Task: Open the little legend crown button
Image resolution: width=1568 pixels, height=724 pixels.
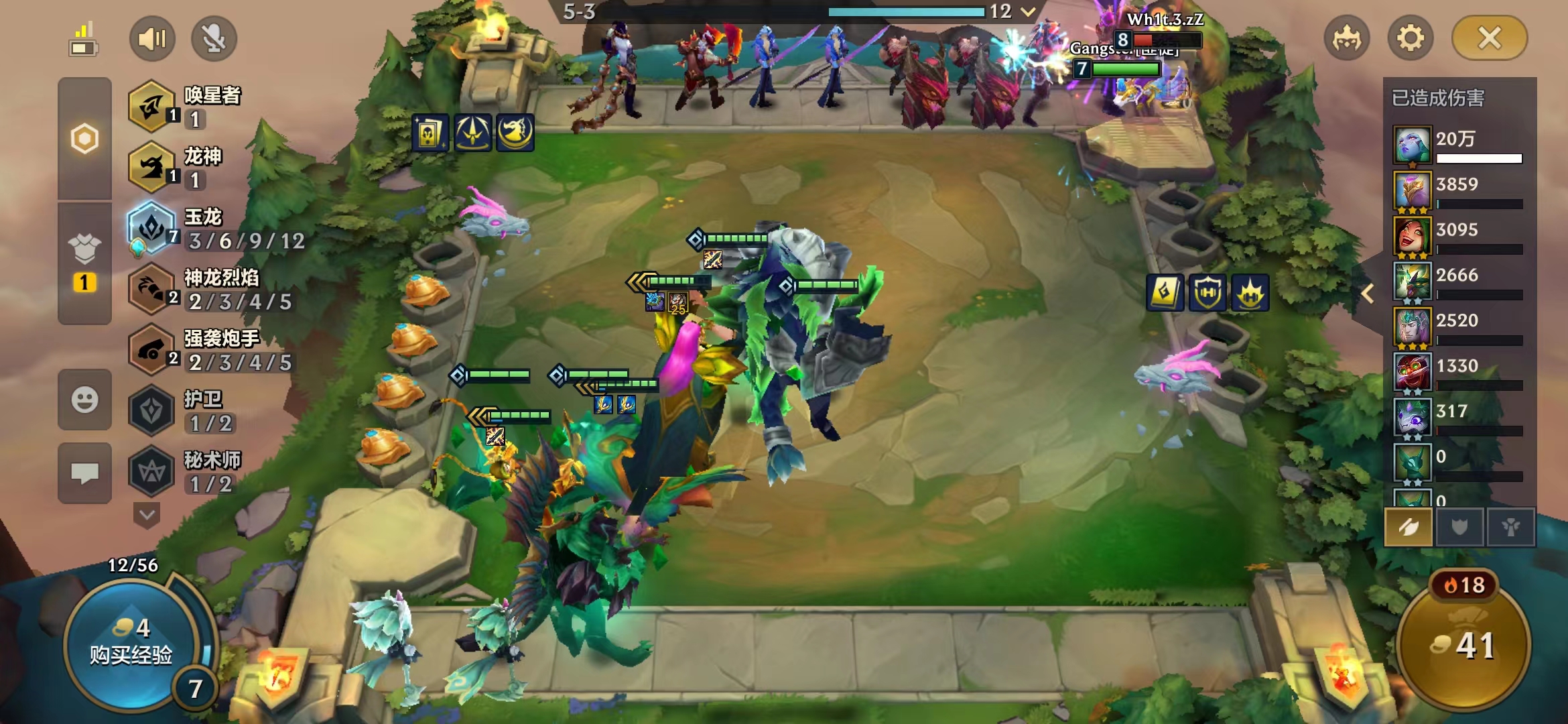Action: coord(1347,38)
